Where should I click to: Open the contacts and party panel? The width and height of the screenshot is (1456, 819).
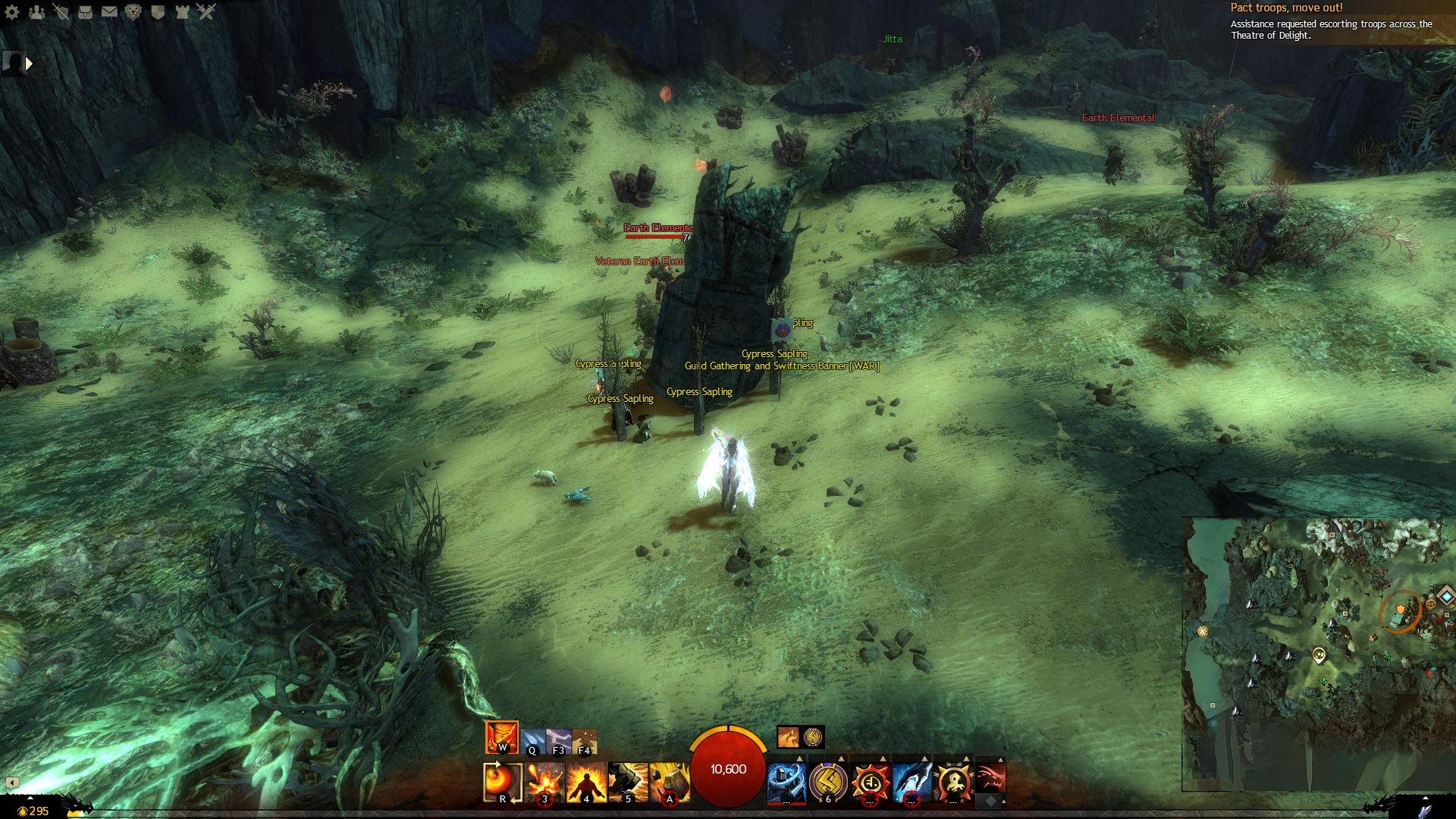click(x=36, y=11)
